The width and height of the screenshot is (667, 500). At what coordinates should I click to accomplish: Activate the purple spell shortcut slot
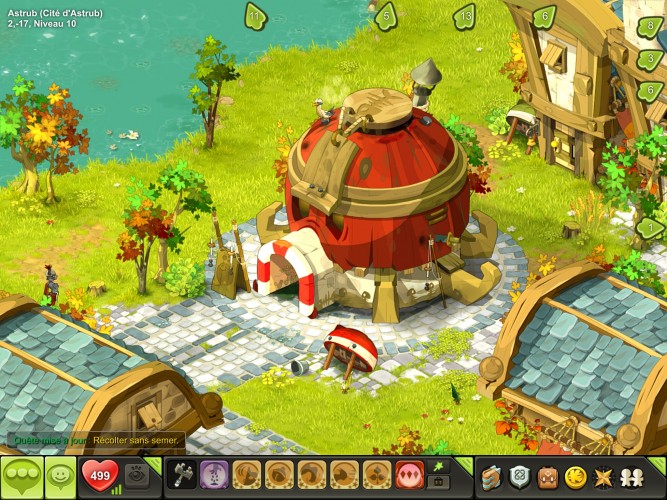(x=213, y=474)
